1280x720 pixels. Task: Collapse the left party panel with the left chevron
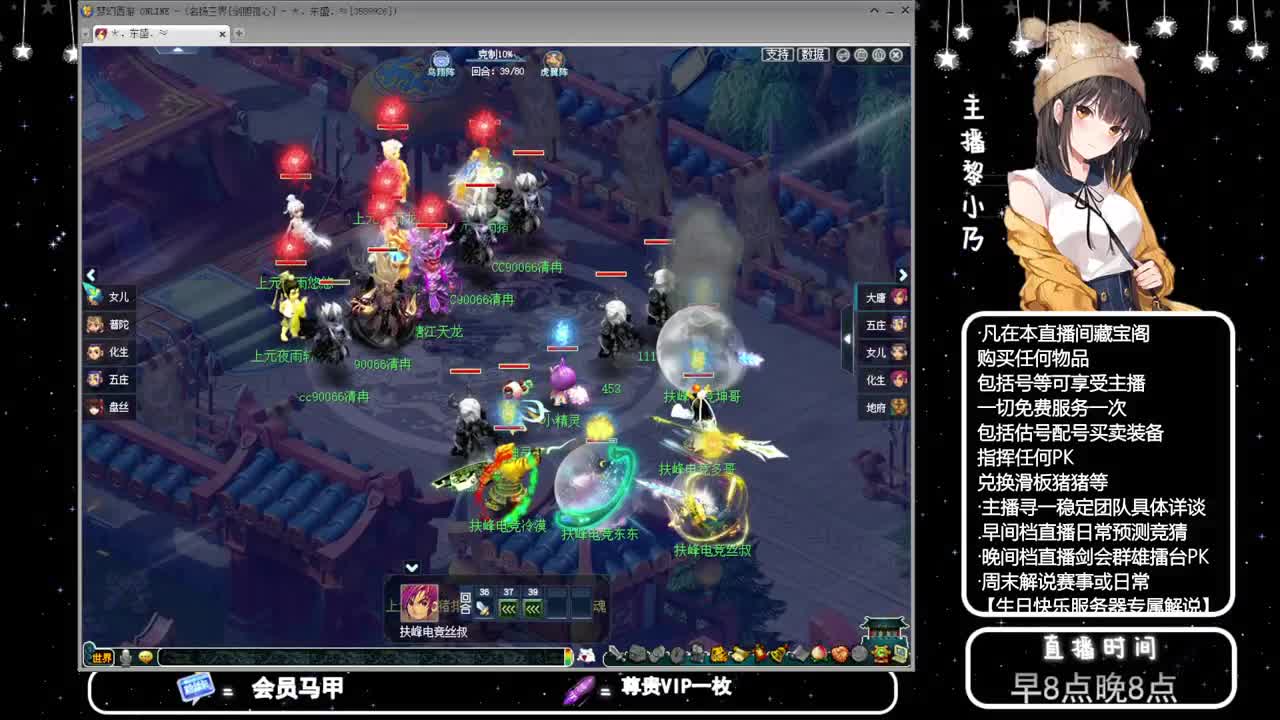point(91,274)
